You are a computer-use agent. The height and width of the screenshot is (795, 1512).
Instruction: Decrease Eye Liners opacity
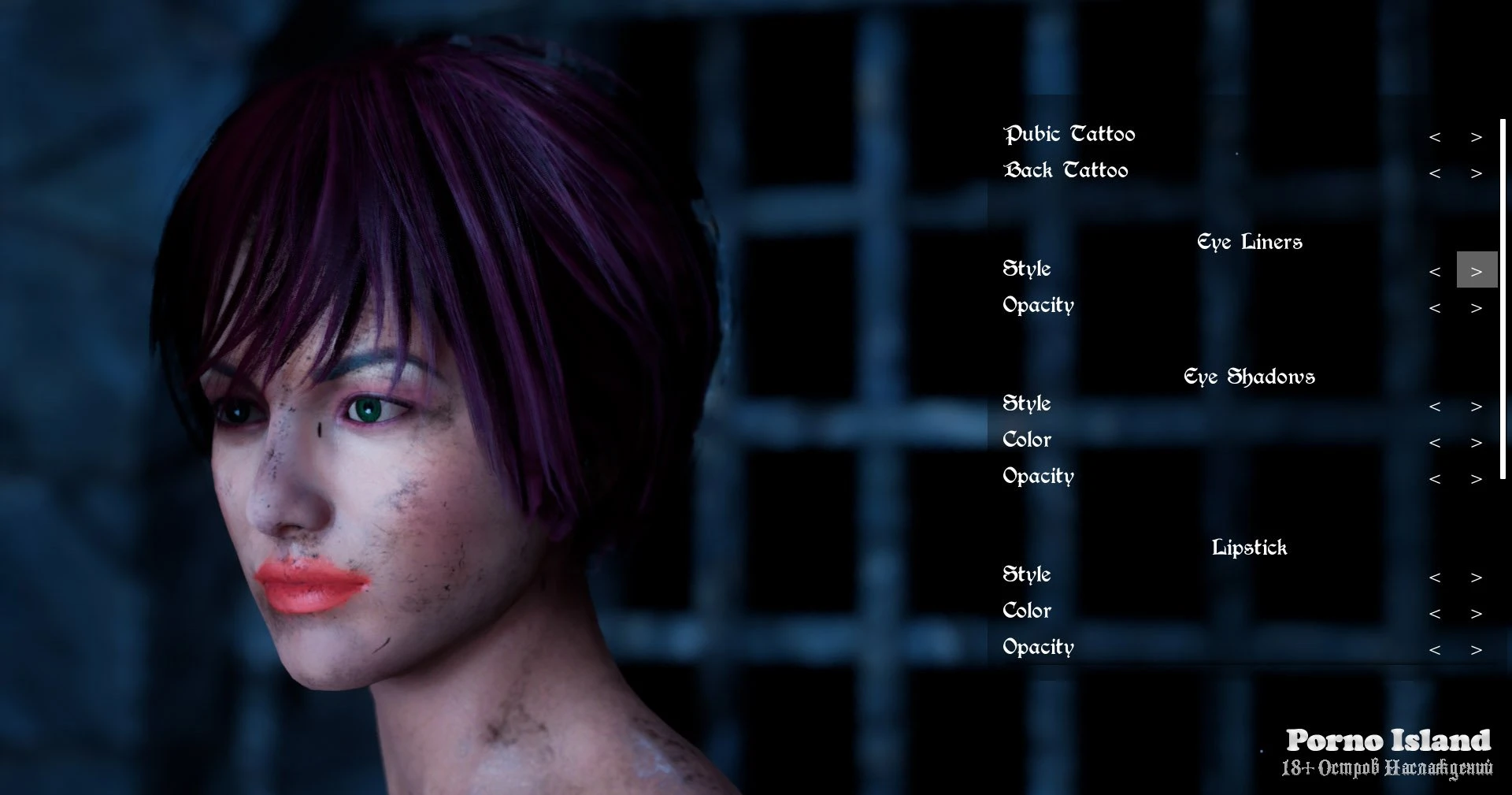[x=1435, y=308]
